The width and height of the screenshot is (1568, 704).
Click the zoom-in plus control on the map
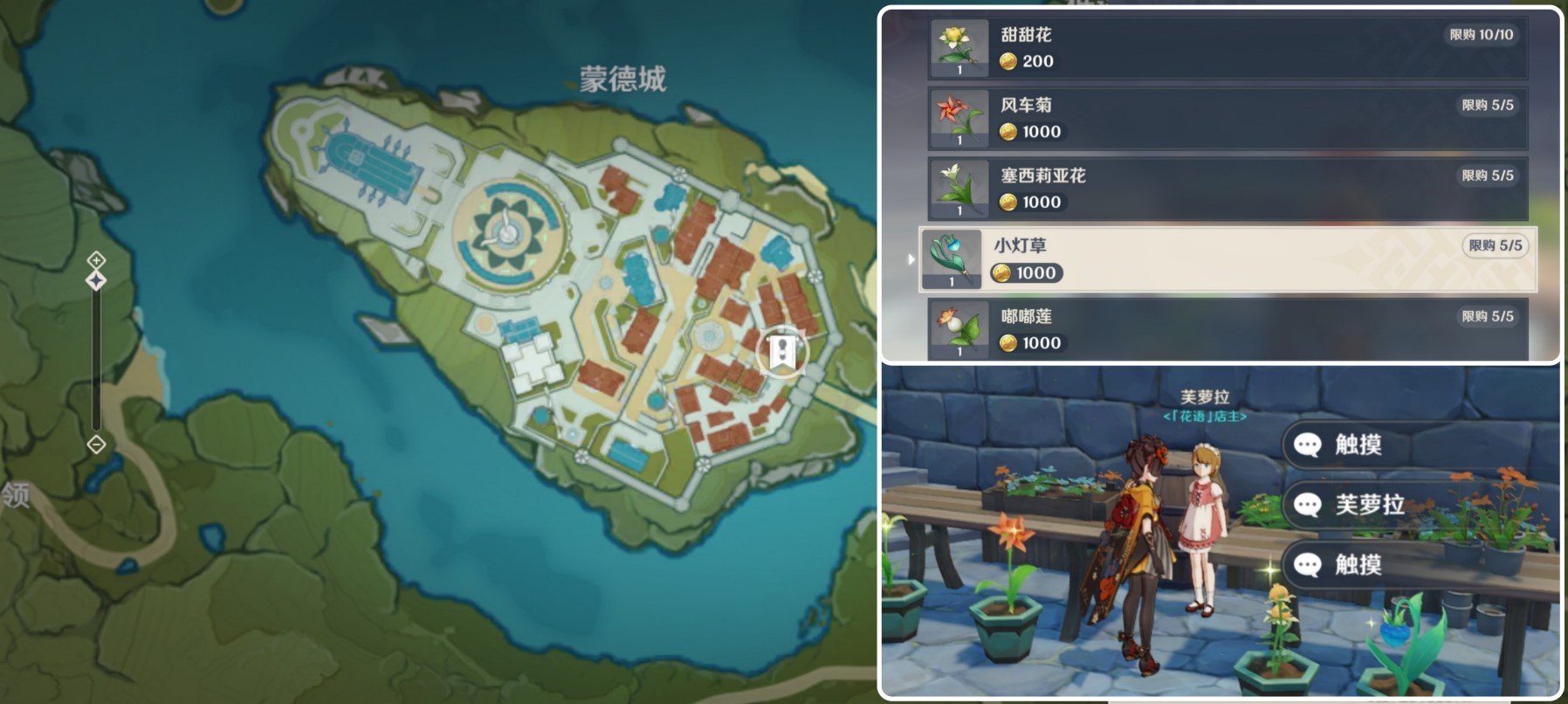[x=94, y=259]
